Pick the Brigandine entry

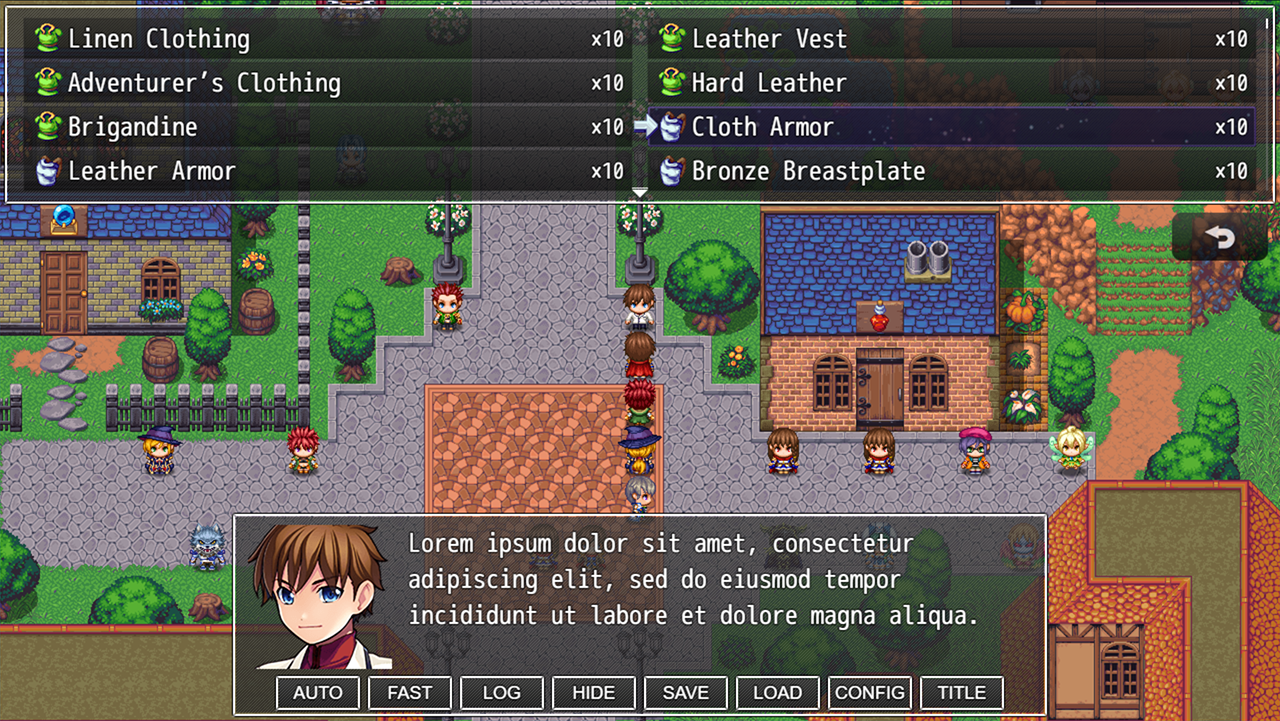pos(320,127)
